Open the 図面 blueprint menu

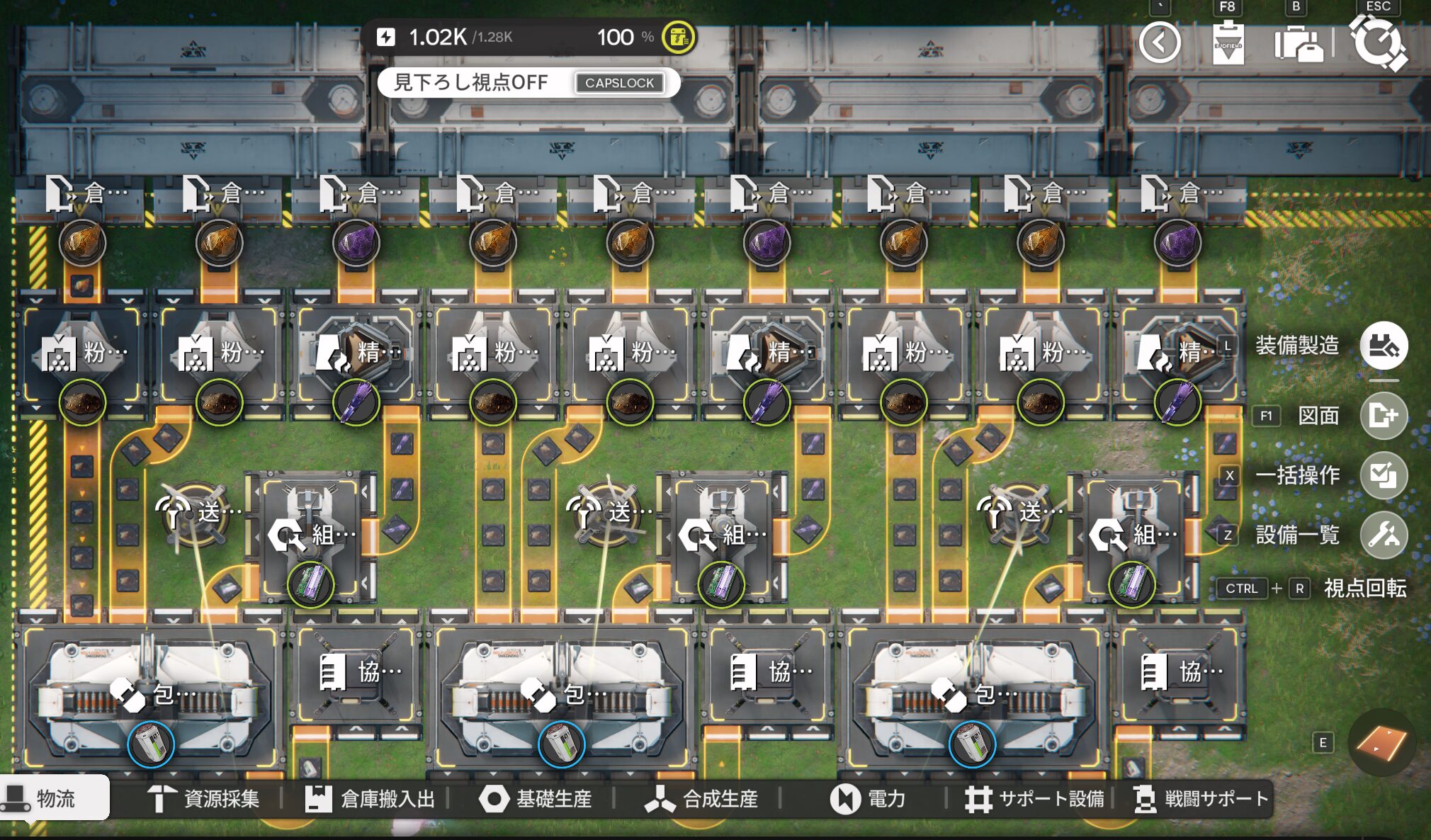(1383, 415)
